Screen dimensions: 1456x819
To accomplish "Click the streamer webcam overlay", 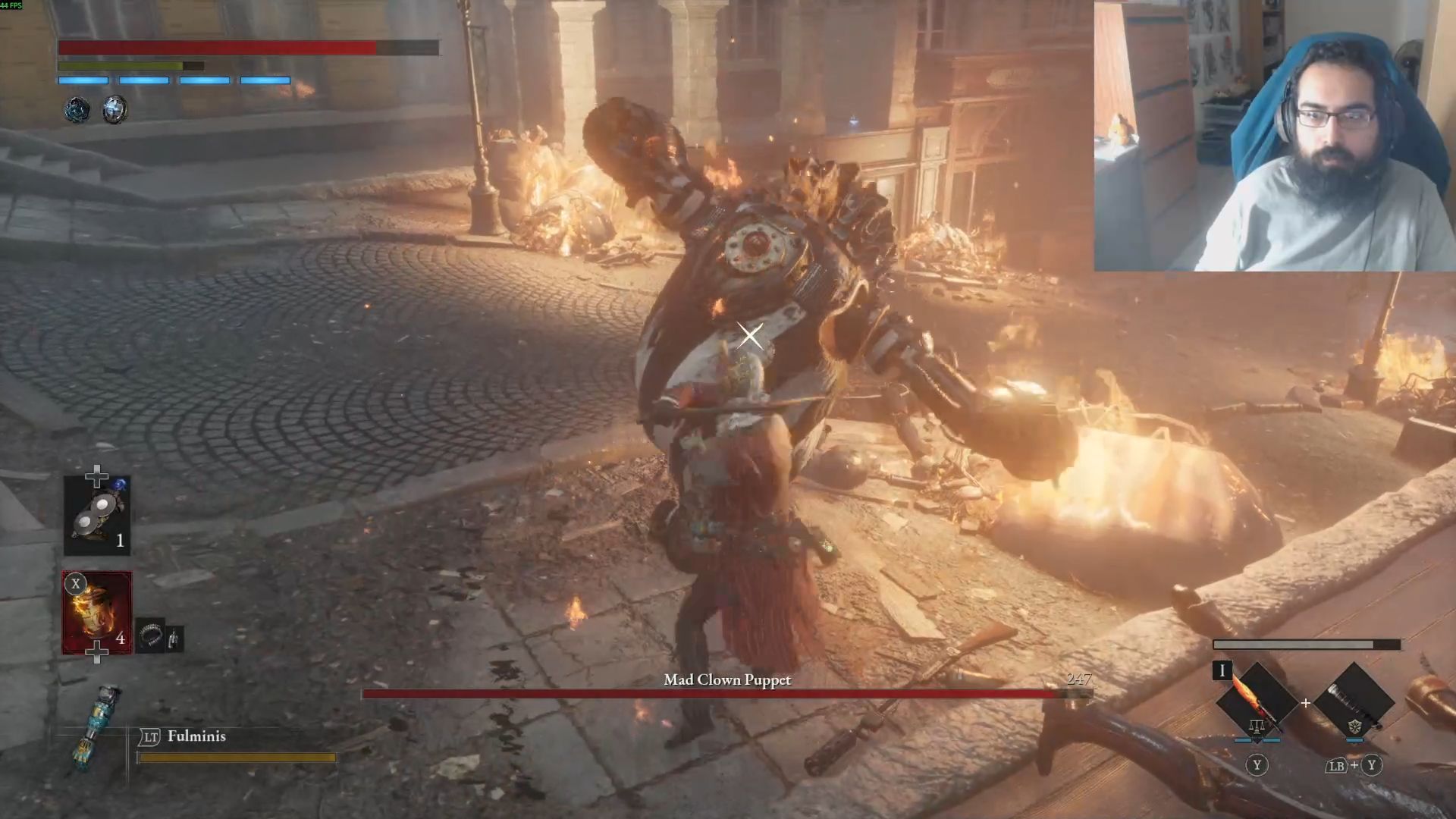I will point(1274,136).
